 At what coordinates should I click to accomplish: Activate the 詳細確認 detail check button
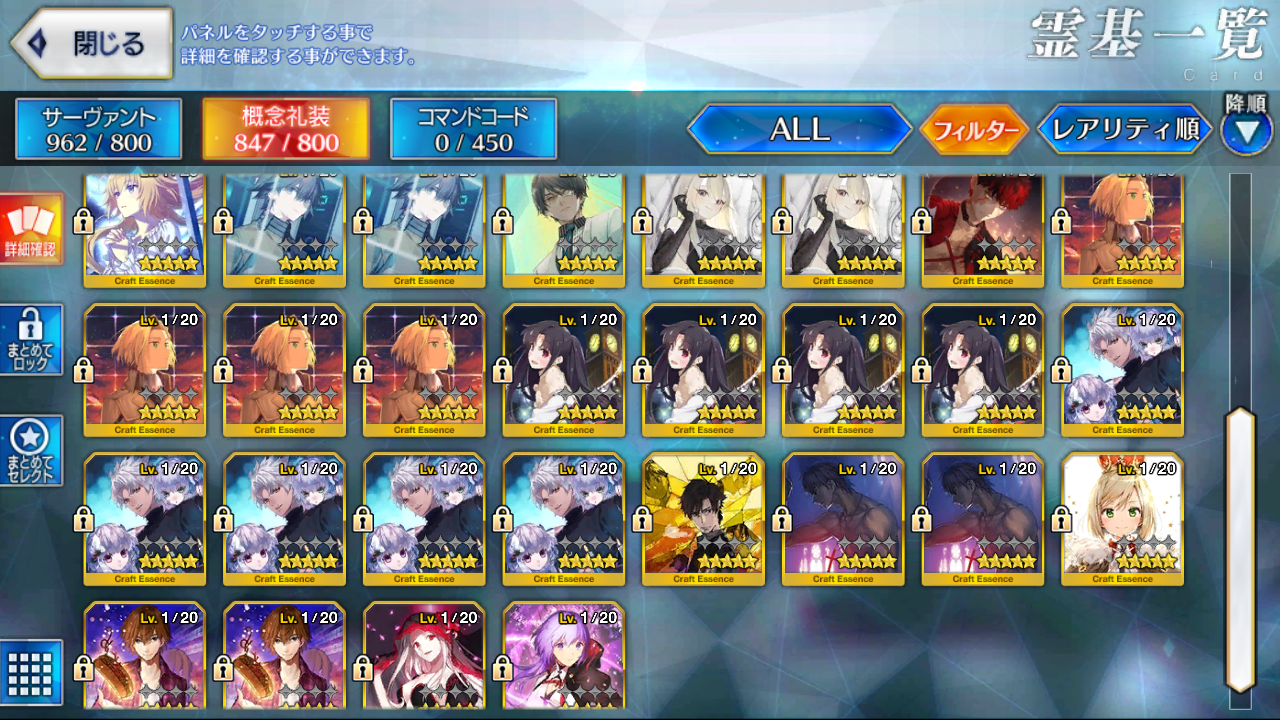32,229
